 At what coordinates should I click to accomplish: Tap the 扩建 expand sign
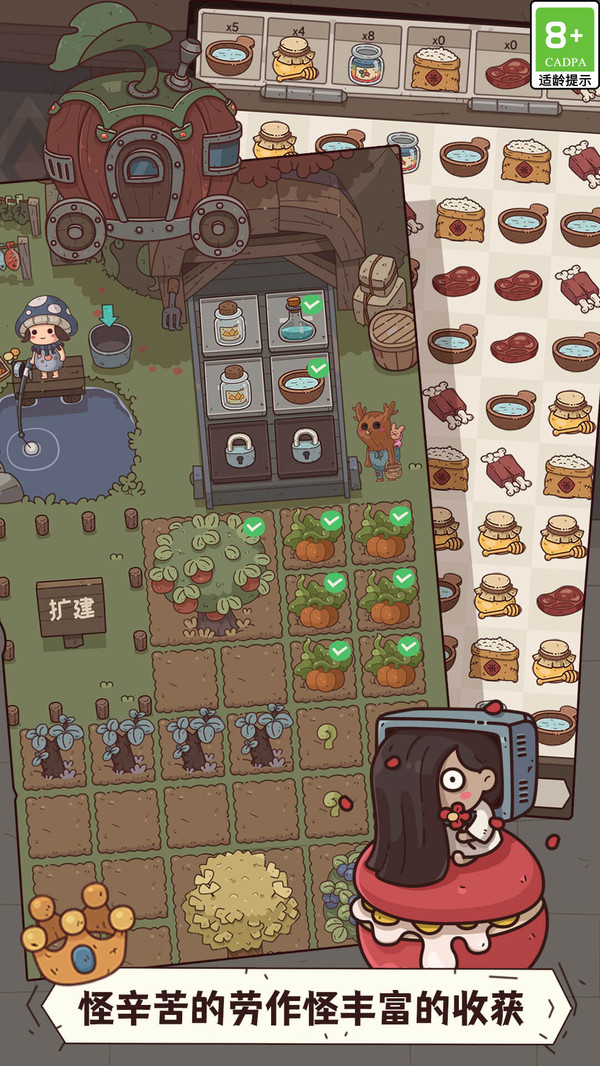(x=71, y=609)
